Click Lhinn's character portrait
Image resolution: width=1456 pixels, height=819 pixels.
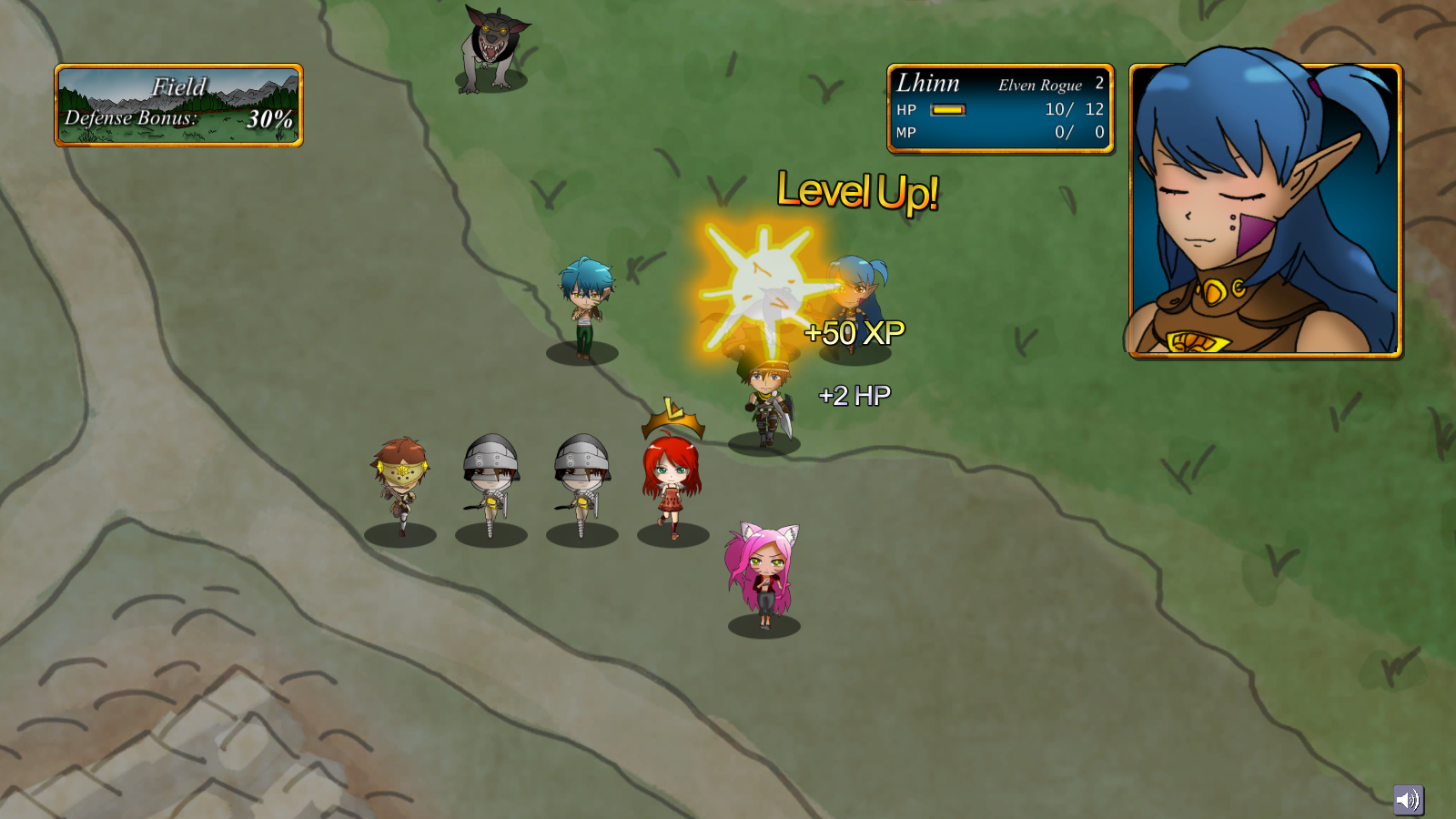(x=1265, y=210)
